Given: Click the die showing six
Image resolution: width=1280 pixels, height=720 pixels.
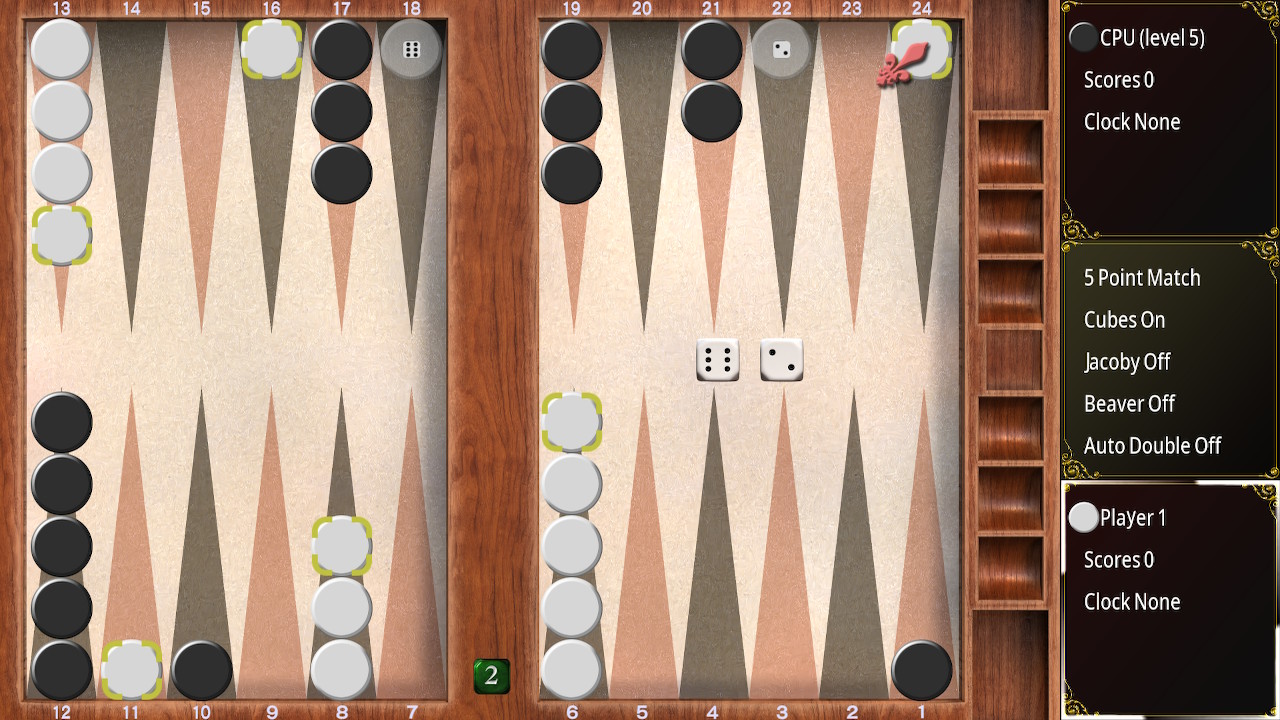Looking at the screenshot, I should coord(717,359).
